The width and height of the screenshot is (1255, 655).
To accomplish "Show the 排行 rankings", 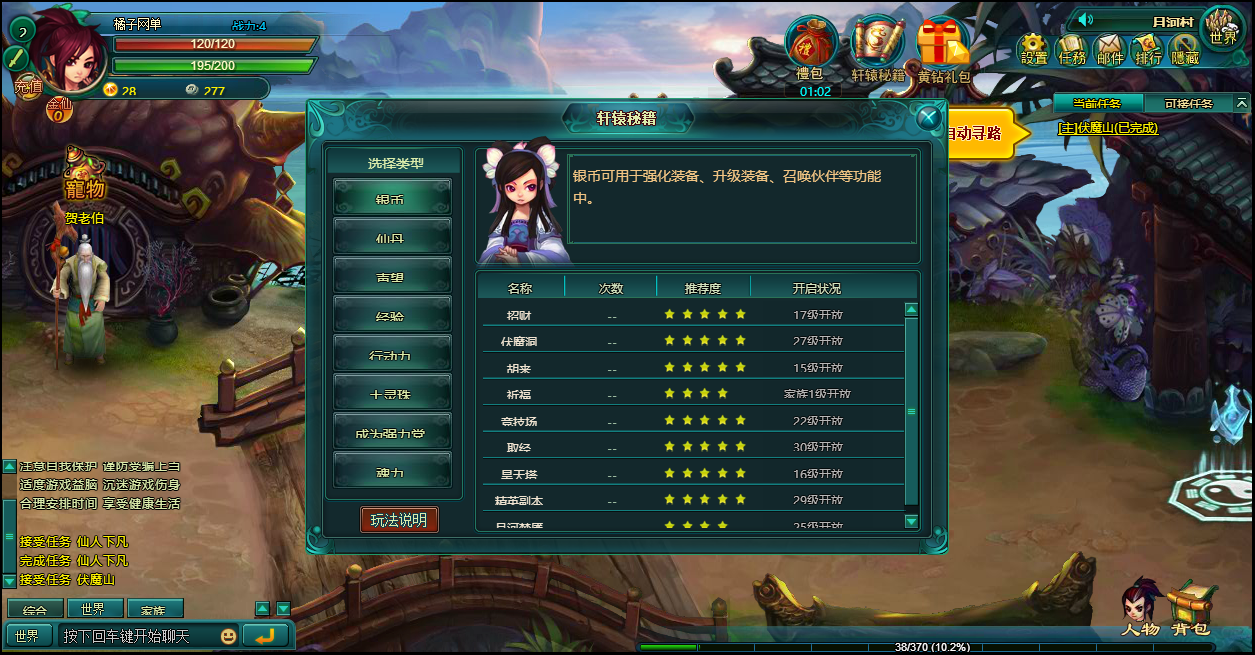I will [1148, 49].
